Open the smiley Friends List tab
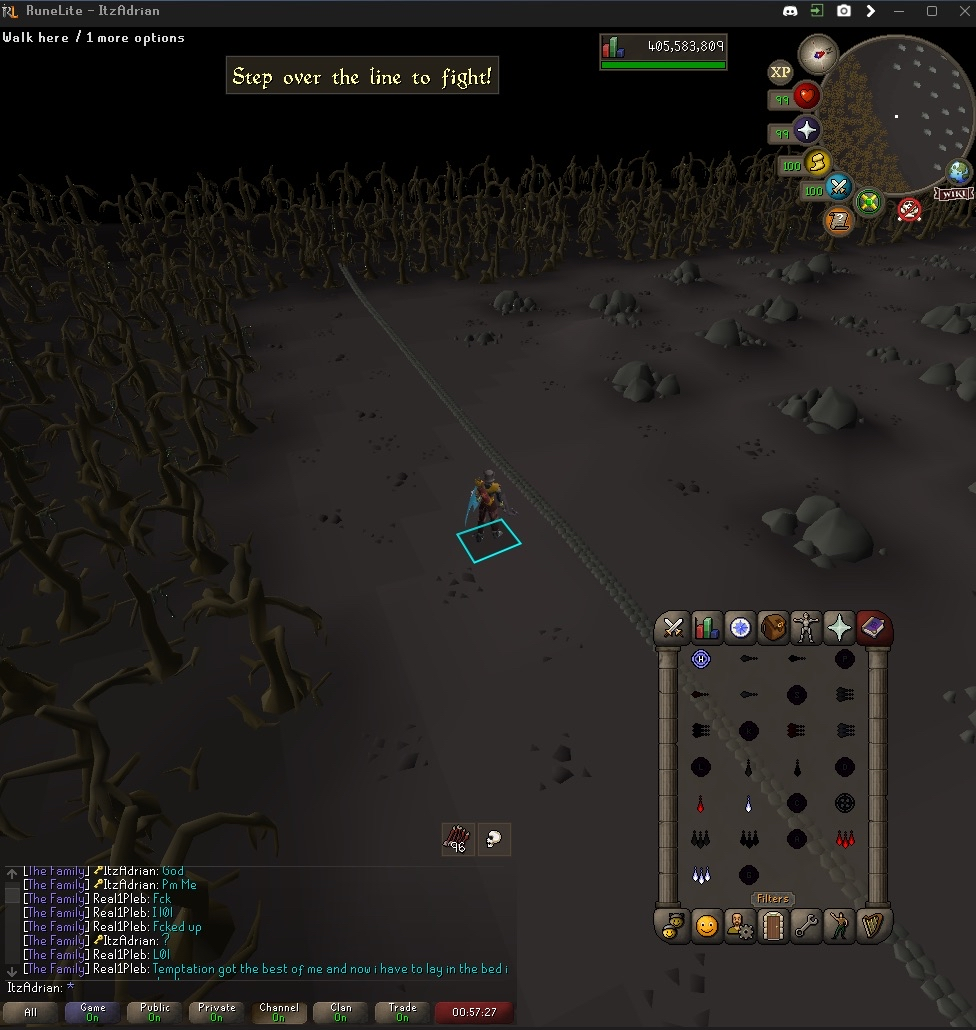Image resolution: width=976 pixels, height=1030 pixels. 707,926
